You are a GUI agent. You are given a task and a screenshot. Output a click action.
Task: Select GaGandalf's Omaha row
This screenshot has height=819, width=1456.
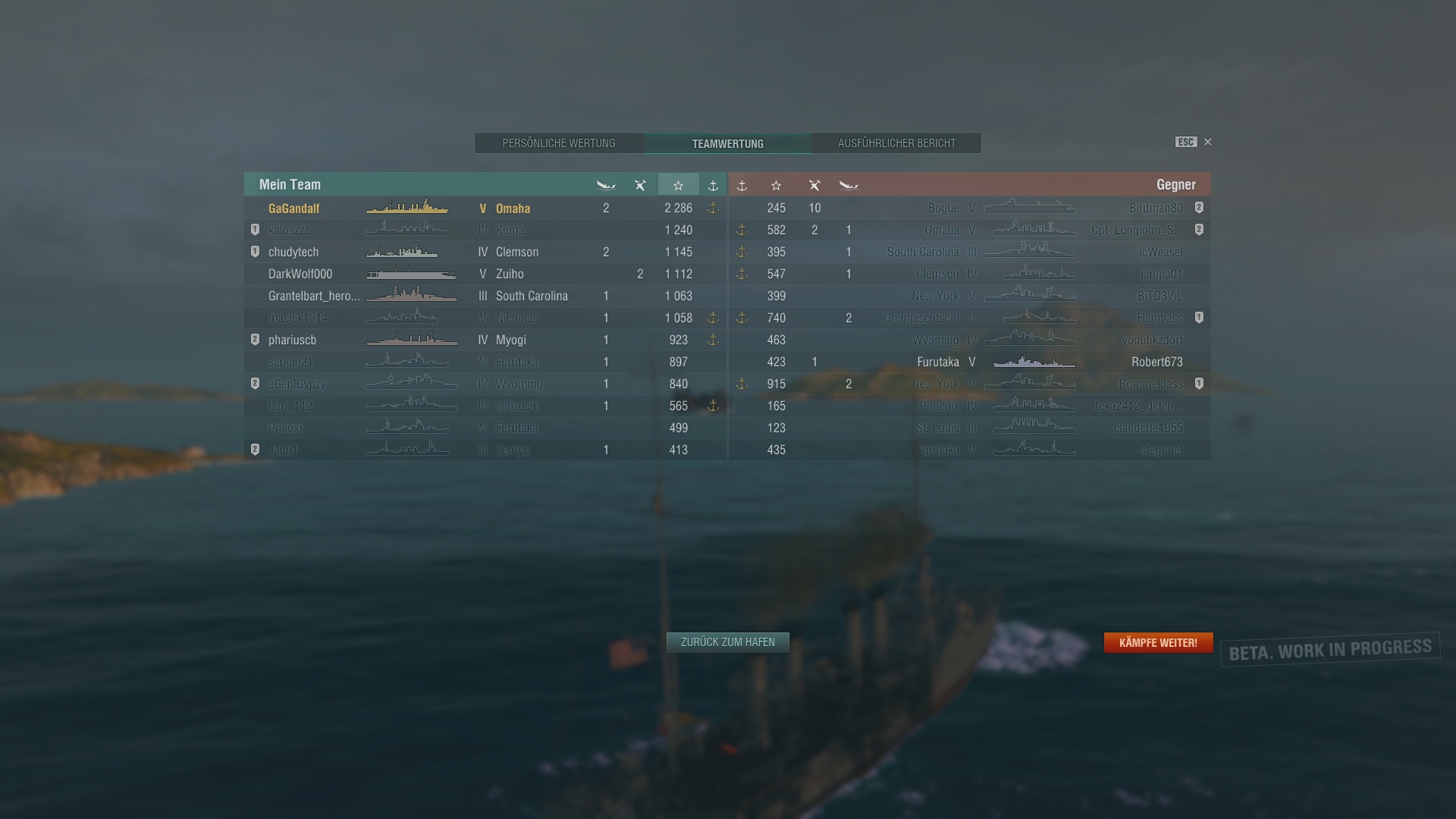point(485,209)
